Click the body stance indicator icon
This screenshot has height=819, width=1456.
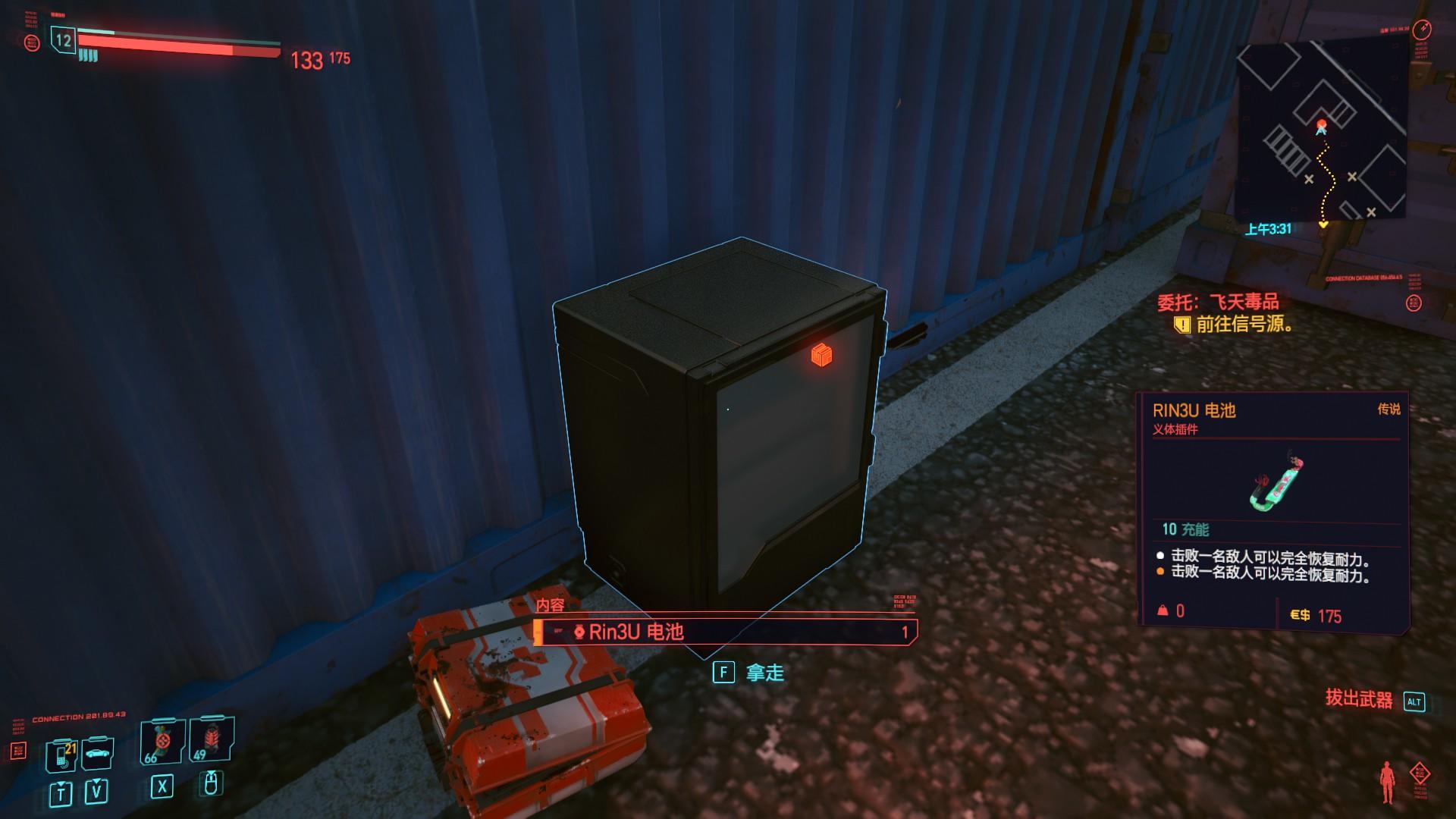pos(1388,782)
